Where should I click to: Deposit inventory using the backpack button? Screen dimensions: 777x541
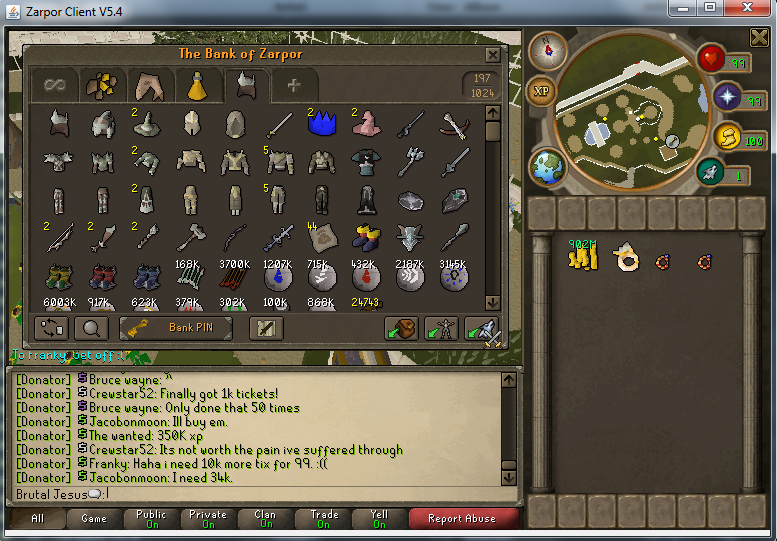click(x=401, y=327)
